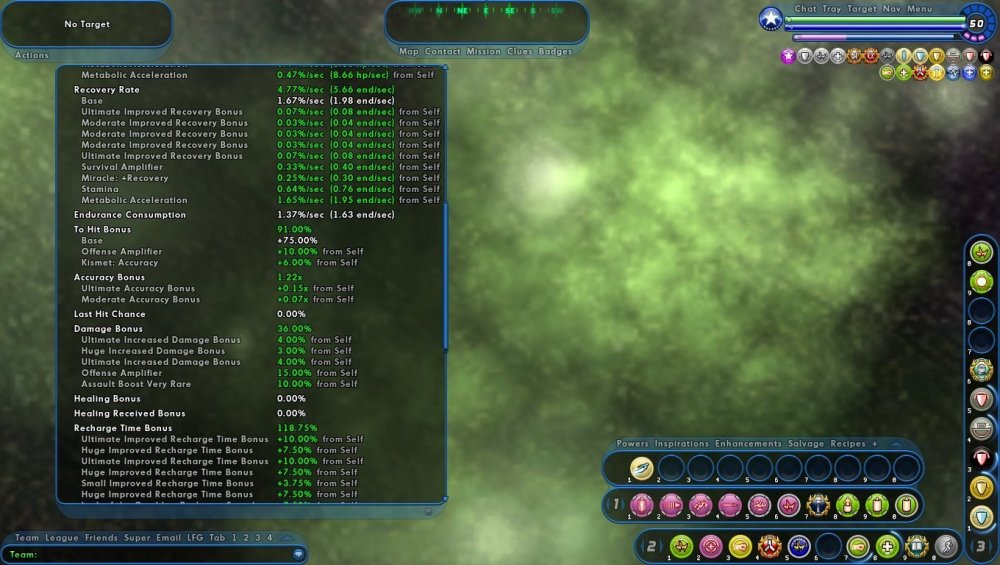Open the Nav window
1000x565 pixels.
[x=892, y=9]
